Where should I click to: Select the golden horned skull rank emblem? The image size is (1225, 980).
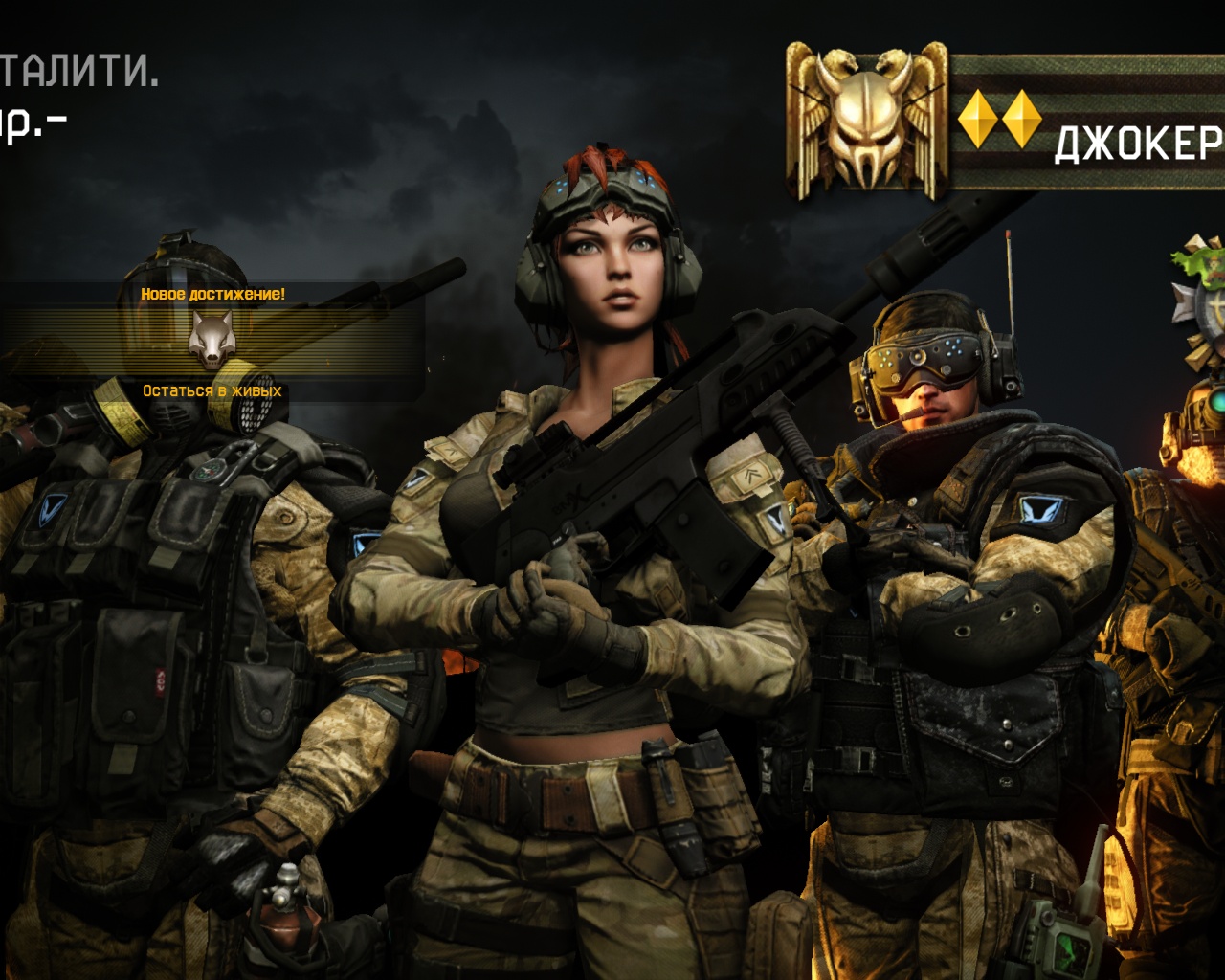click(x=866, y=122)
